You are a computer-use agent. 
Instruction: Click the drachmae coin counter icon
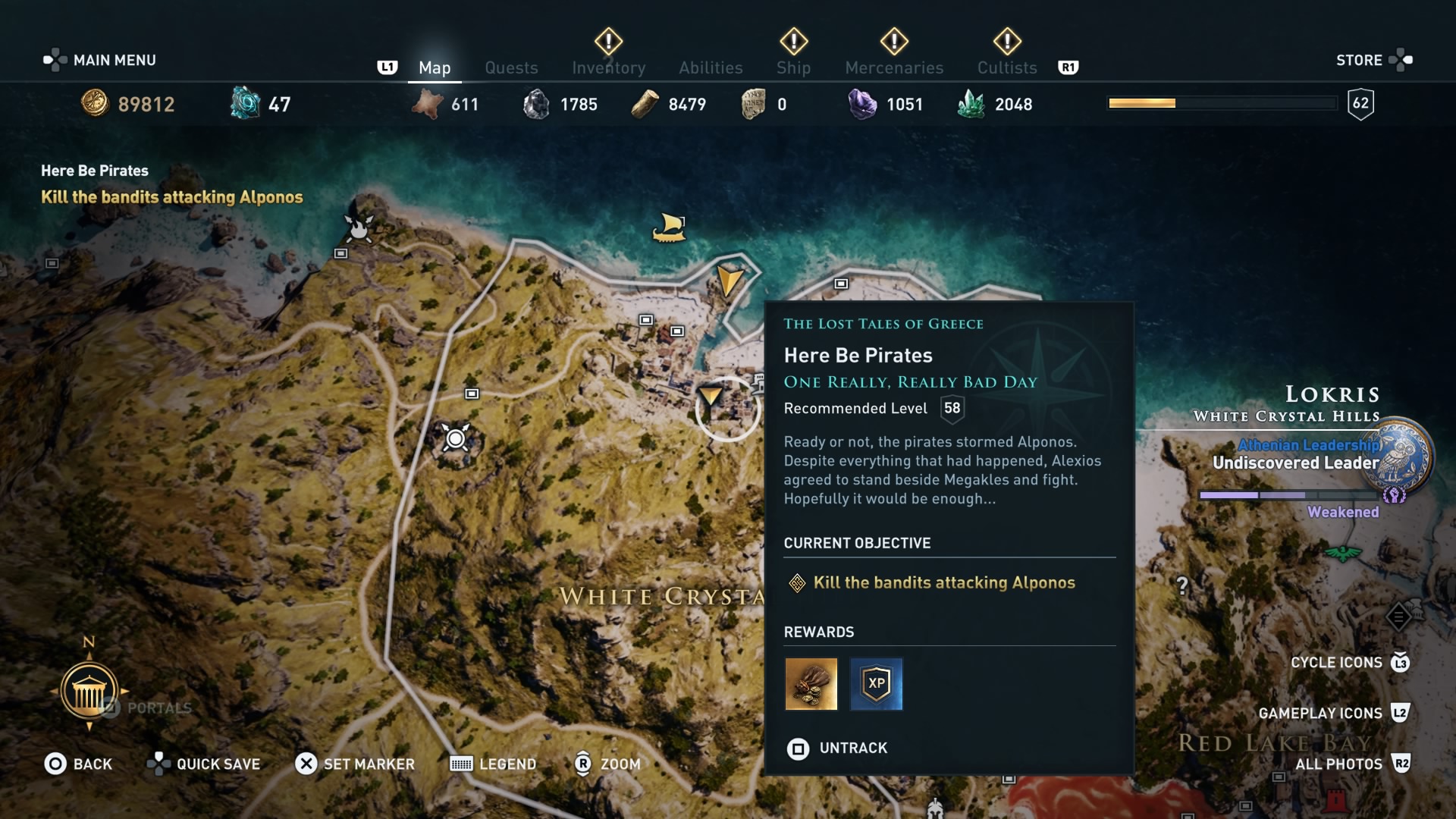96,103
